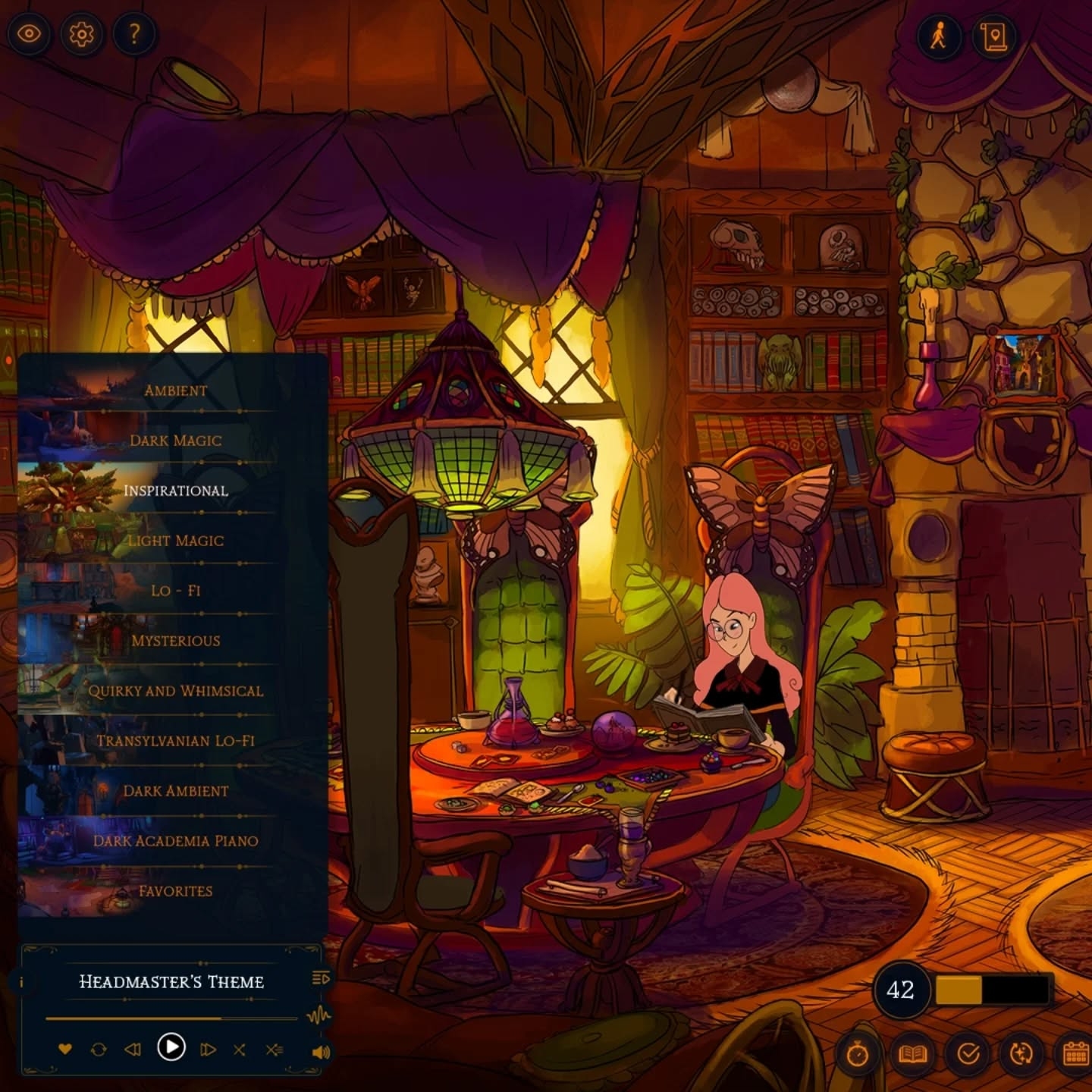Viewport: 1092px width, 1092px height.
Task: Click the music volume speaker icon
Action: [321, 1052]
